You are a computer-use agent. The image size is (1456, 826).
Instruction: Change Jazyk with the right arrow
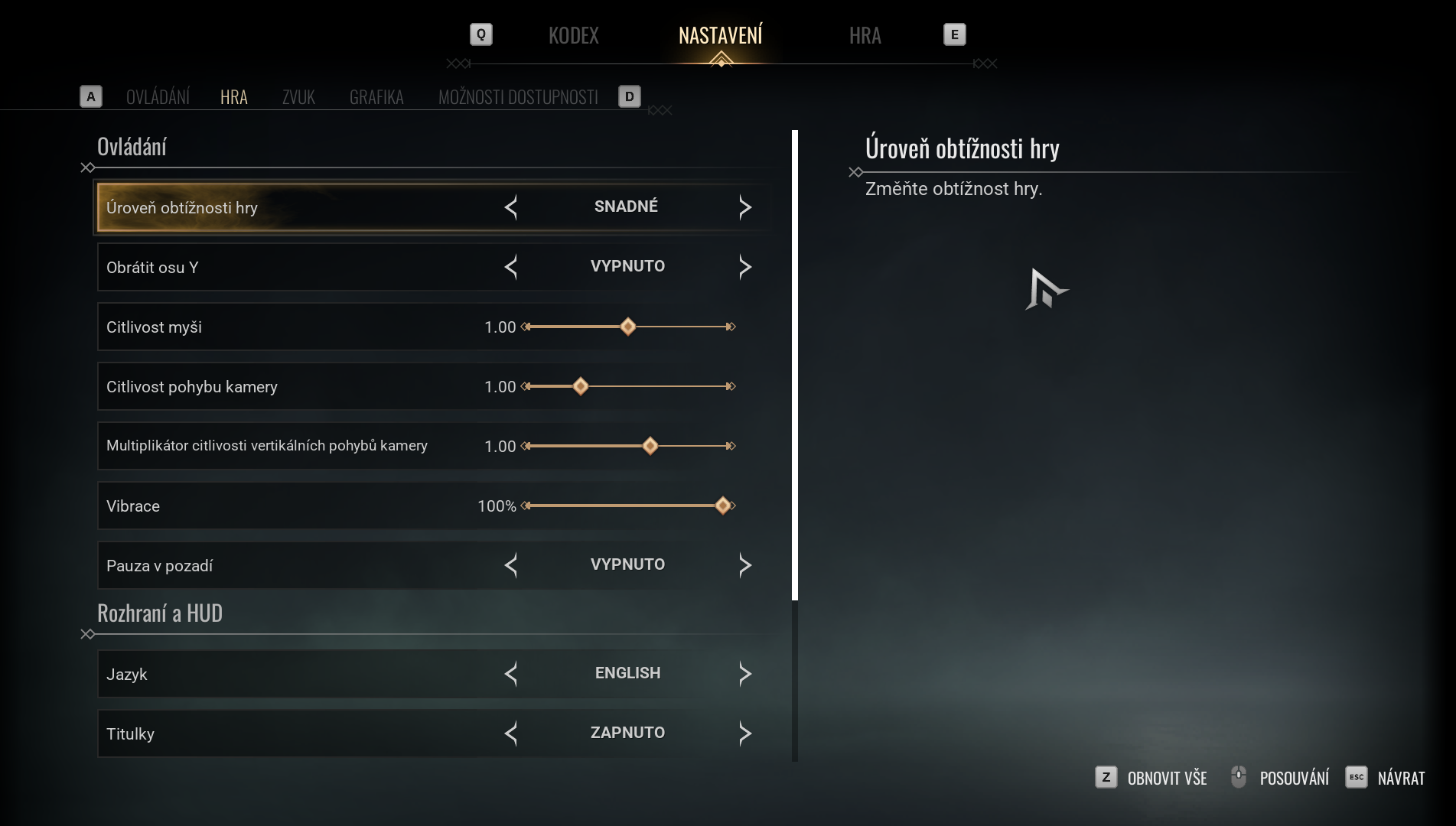click(x=745, y=674)
